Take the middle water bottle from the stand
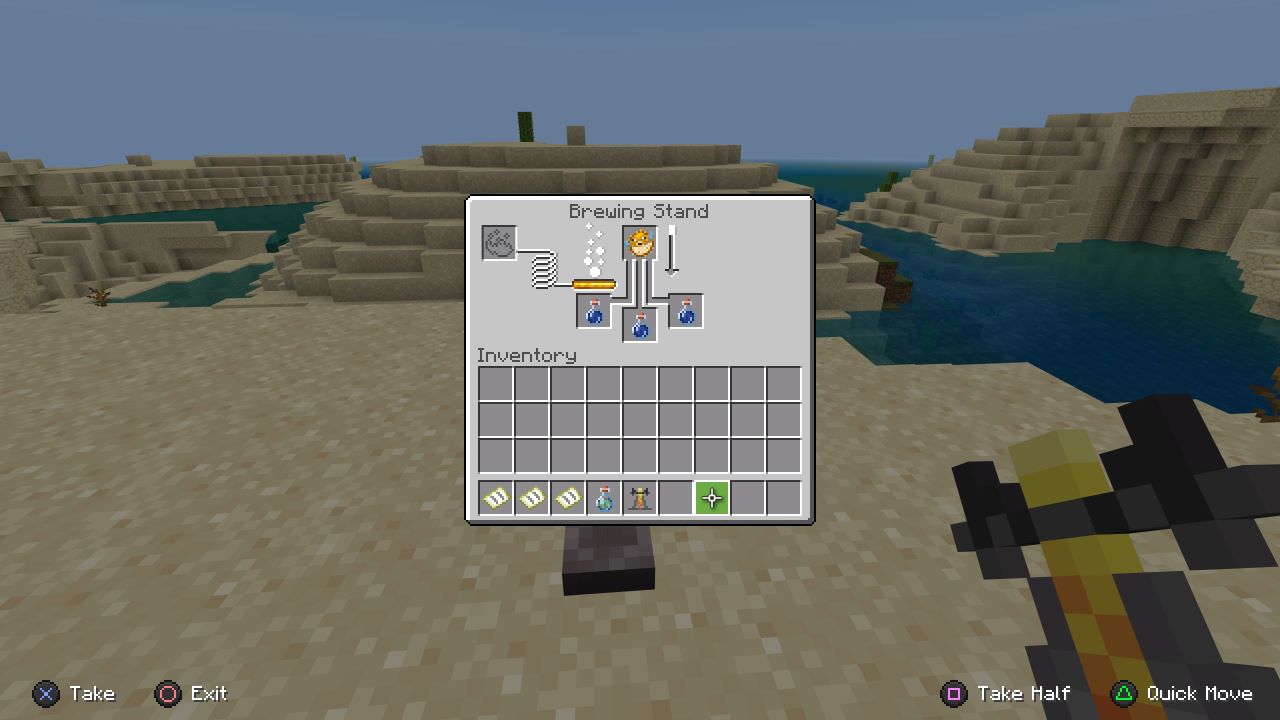Viewport: 1280px width, 720px height. pyautogui.click(x=639, y=324)
